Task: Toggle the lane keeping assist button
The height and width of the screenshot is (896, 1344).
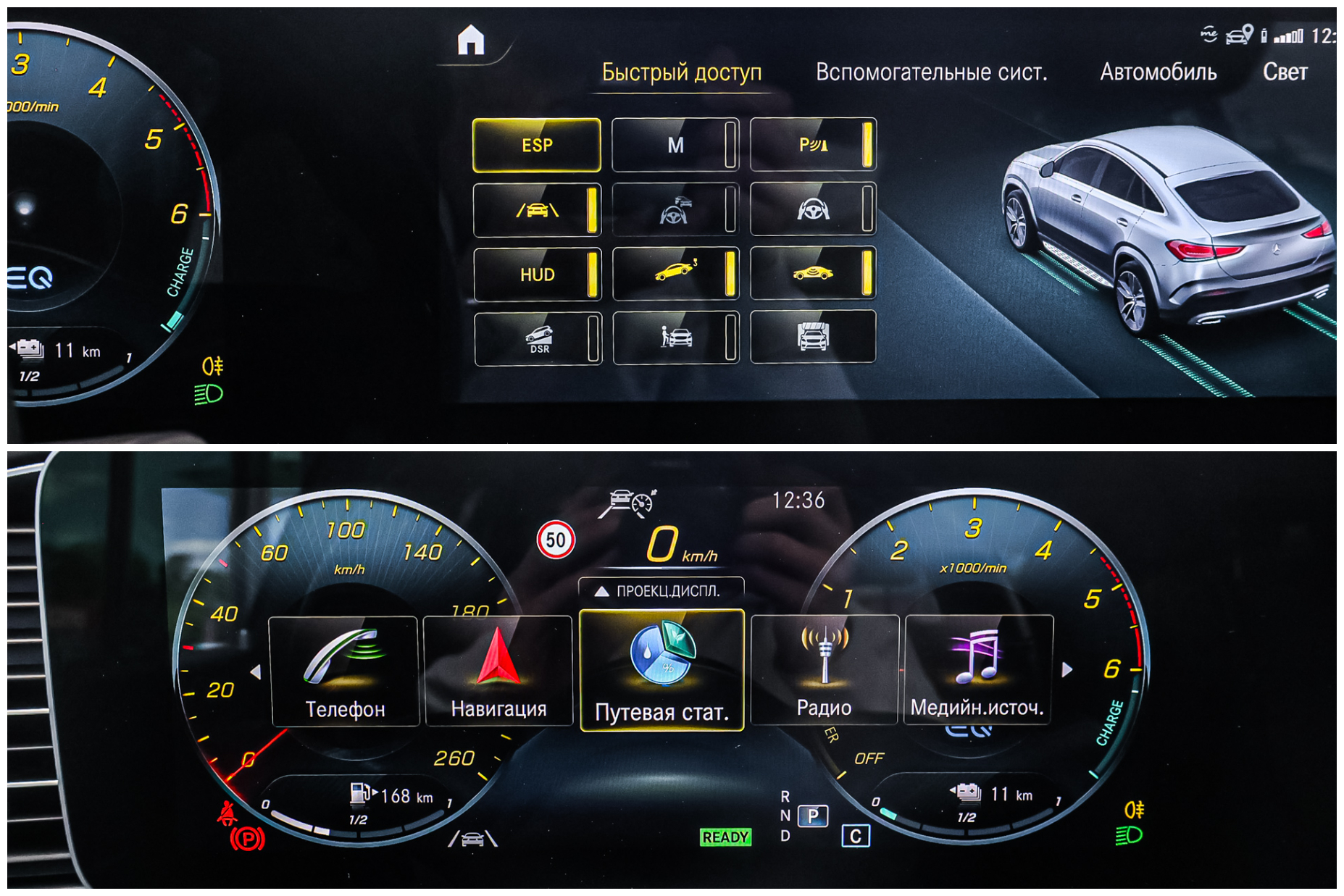Action: [537, 210]
